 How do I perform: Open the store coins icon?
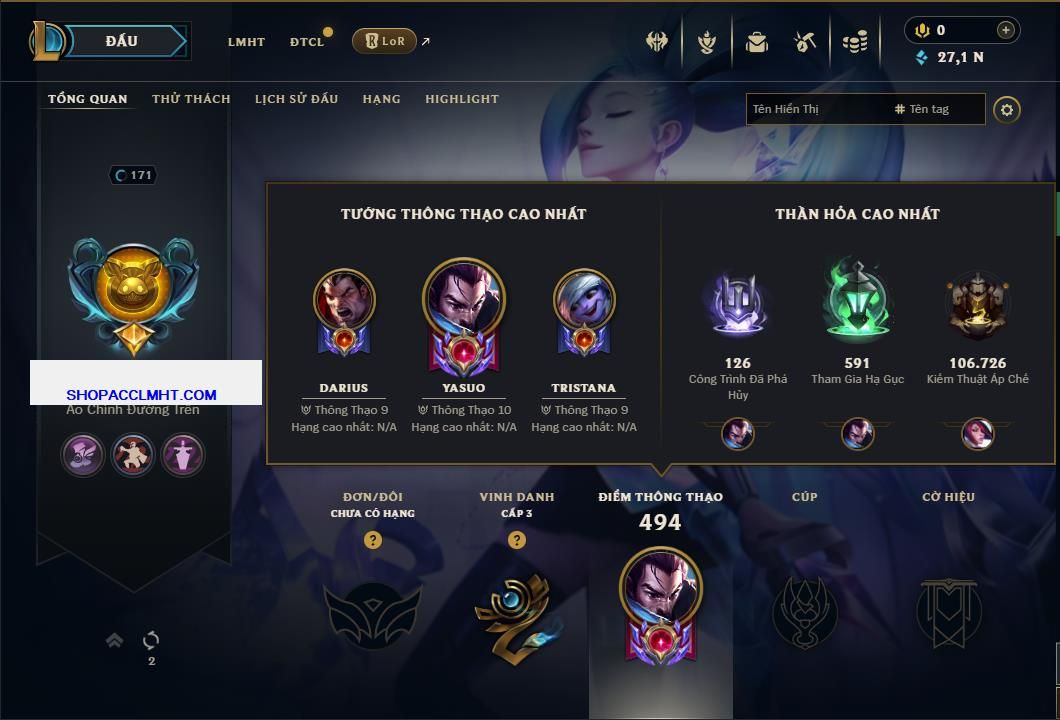click(854, 42)
